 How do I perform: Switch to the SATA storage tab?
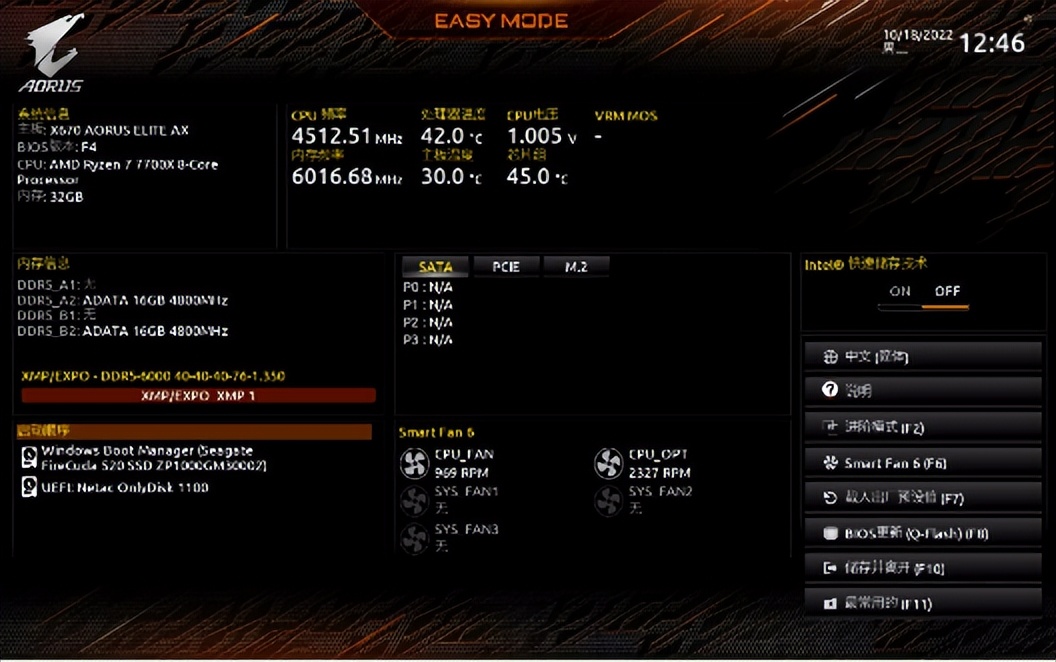coord(436,267)
